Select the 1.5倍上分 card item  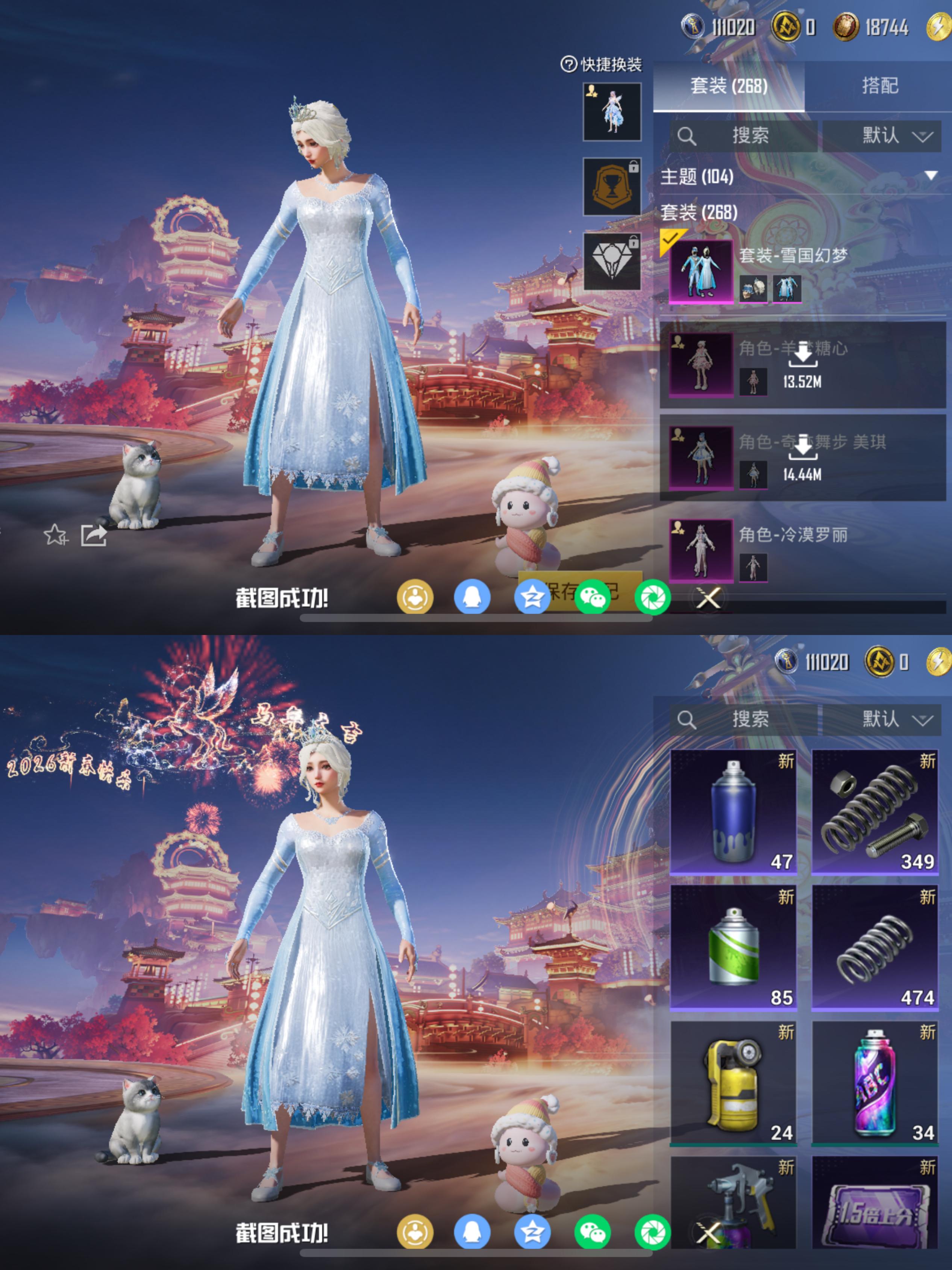[875, 1203]
